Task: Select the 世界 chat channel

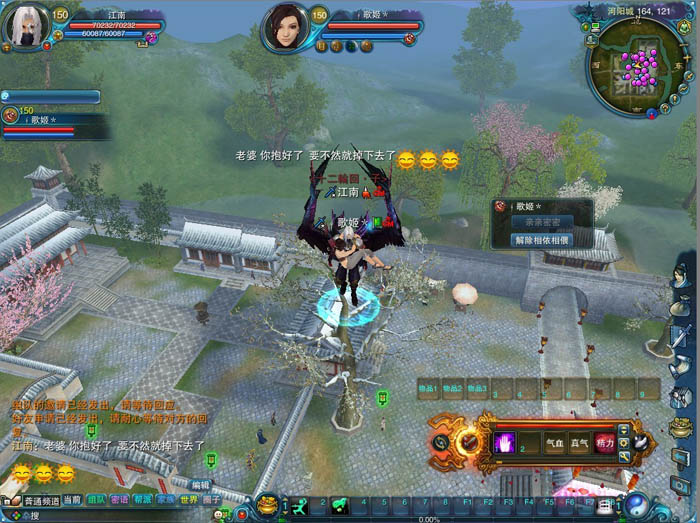Action: [x=189, y=499]
